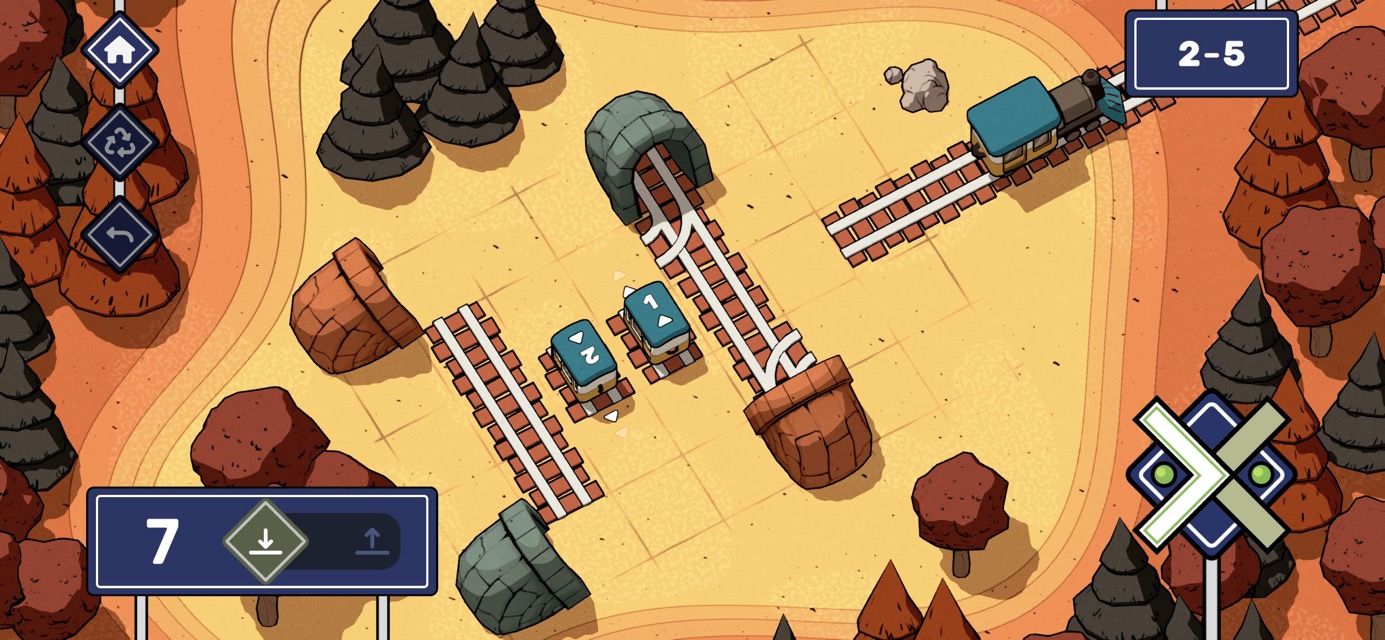The height and width of the screenshot is (640, 1385).
Task: Start the trains with the railroad crossing sign
Action: [1212, 474]
